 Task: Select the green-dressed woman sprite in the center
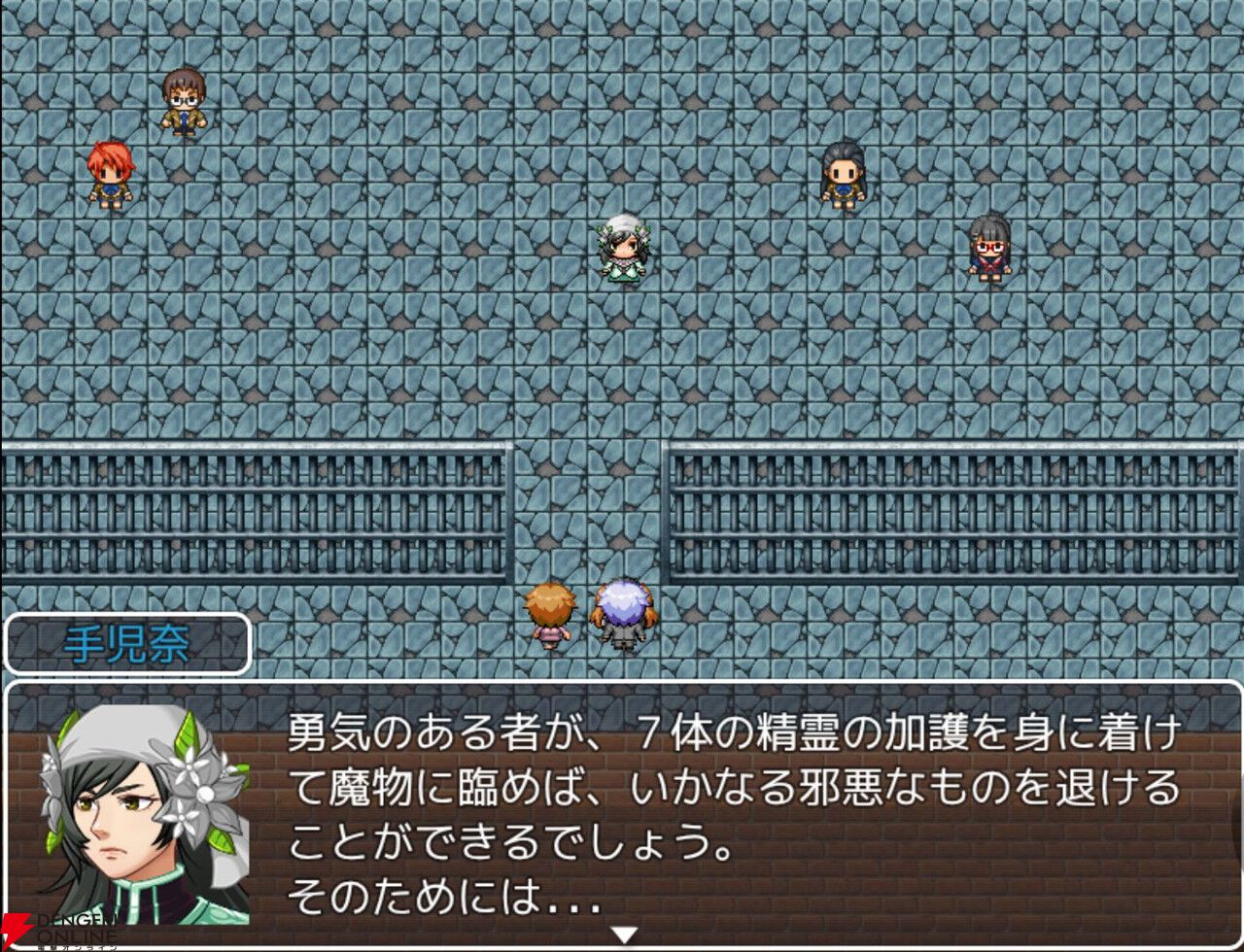click(x=623, y=251)
